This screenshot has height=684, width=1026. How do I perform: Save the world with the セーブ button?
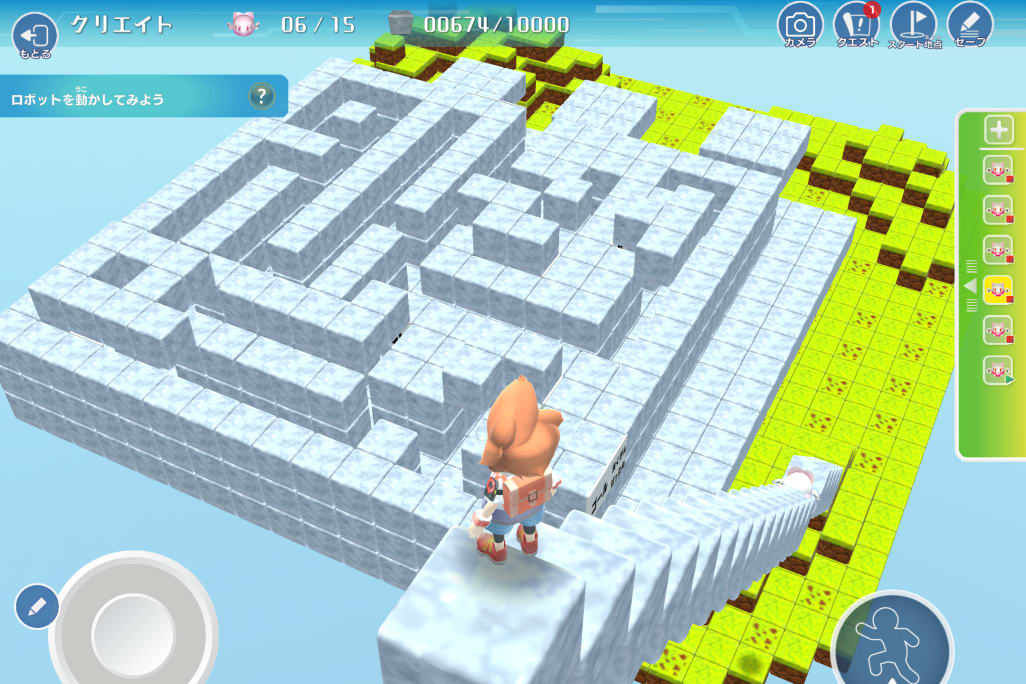tap(969, 25)
